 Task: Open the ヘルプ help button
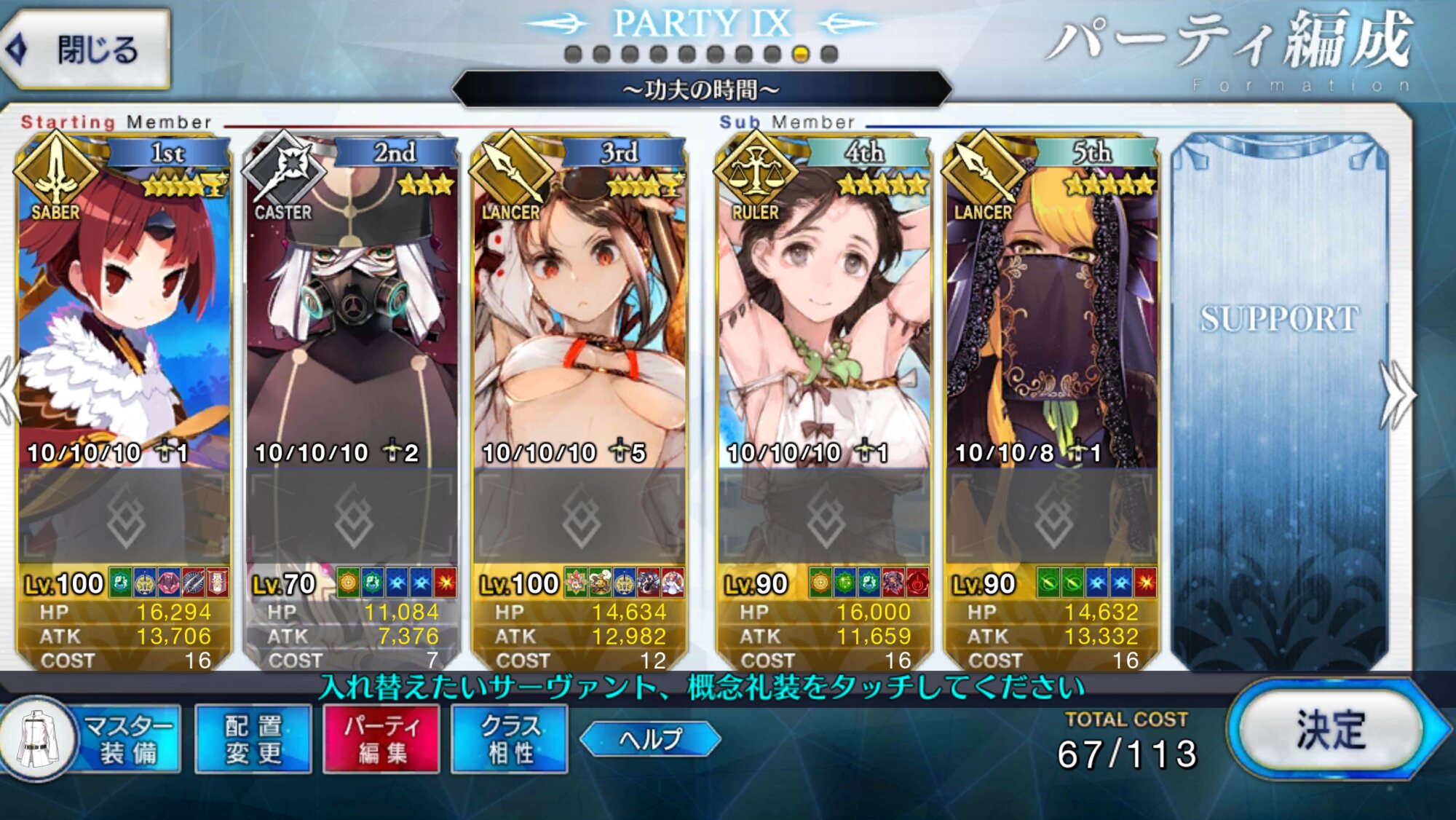[x=650, y=739]
